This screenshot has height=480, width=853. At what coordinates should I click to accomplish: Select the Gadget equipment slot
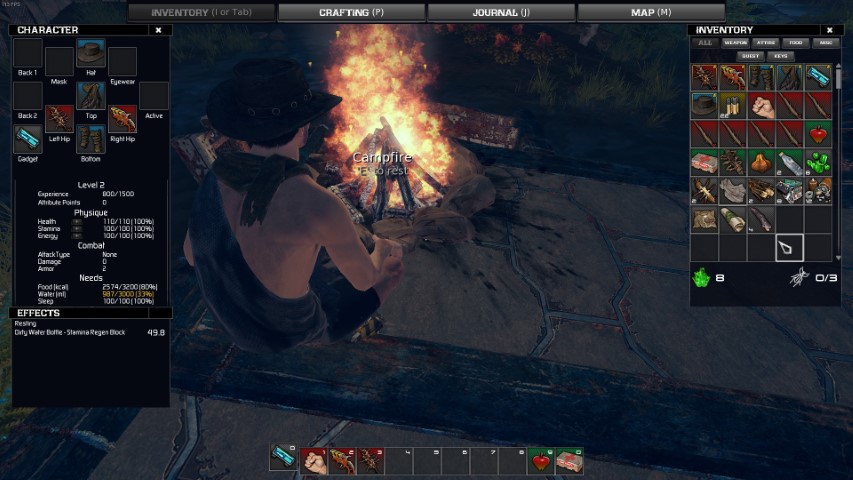[x=27, y=138]
